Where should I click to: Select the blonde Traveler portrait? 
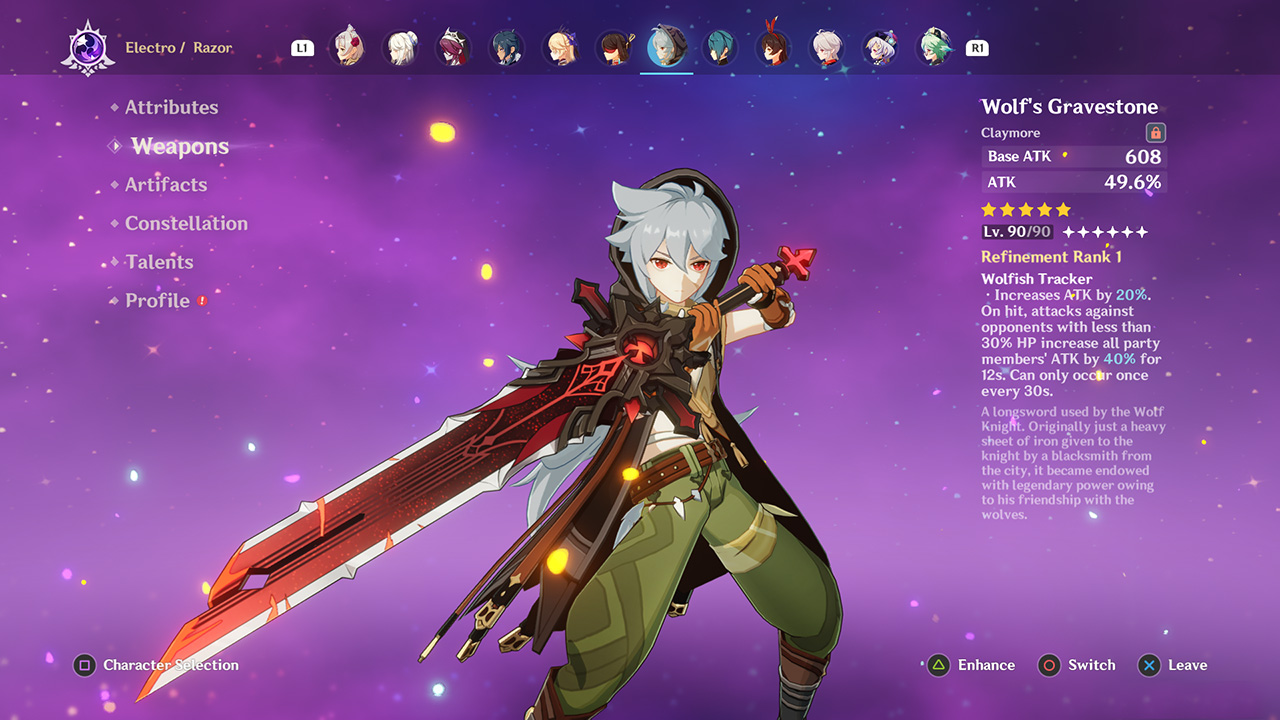pyautogui.click(x=560, y=48)
